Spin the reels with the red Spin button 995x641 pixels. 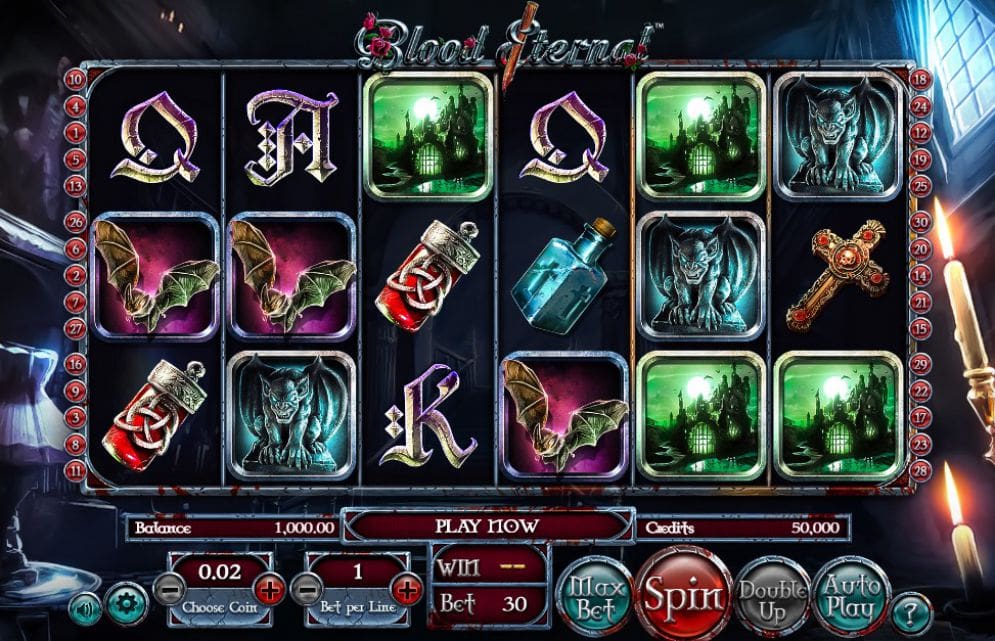(682, 595)
